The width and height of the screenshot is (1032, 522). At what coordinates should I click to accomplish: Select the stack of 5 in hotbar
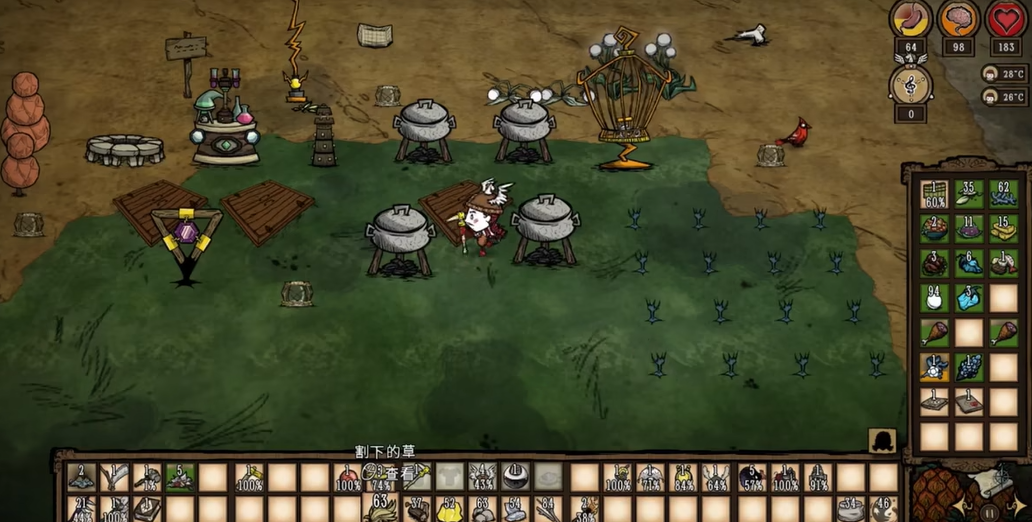click(x=180, y=478)
